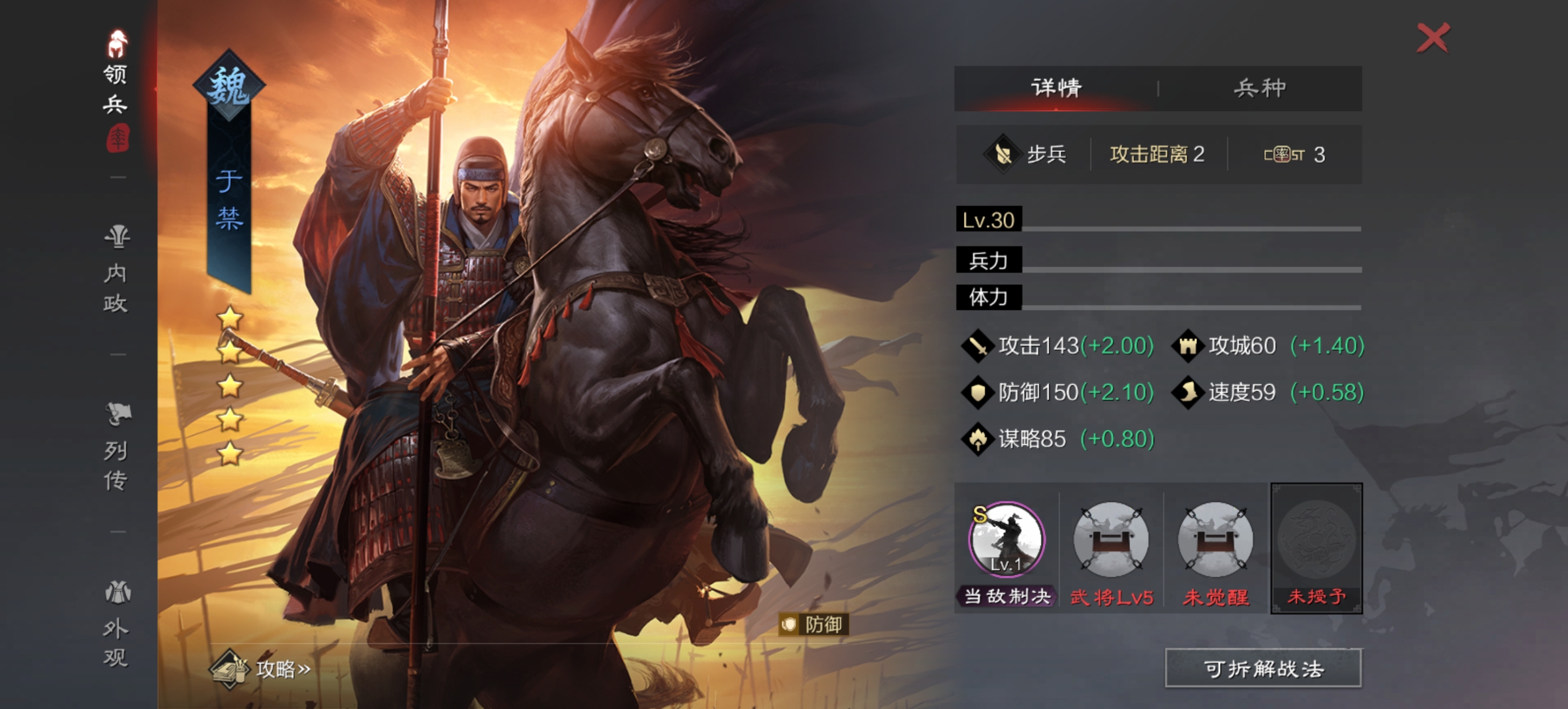
Task: Select the 详情 tab
Action: click(1056, 88)
